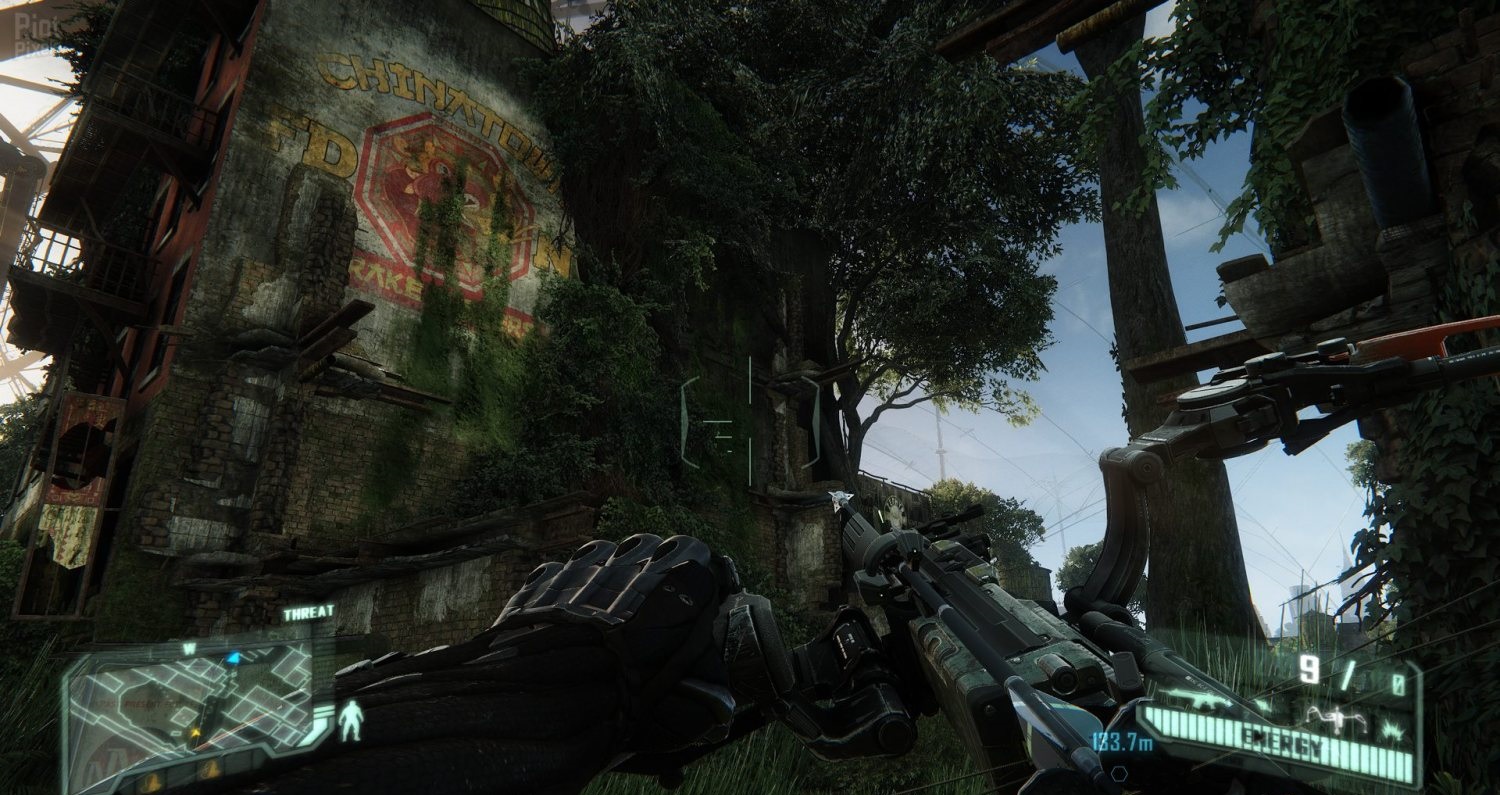Select the blue objective marker on minimap
Screen dimensions: 1500x795
[233, 657]
